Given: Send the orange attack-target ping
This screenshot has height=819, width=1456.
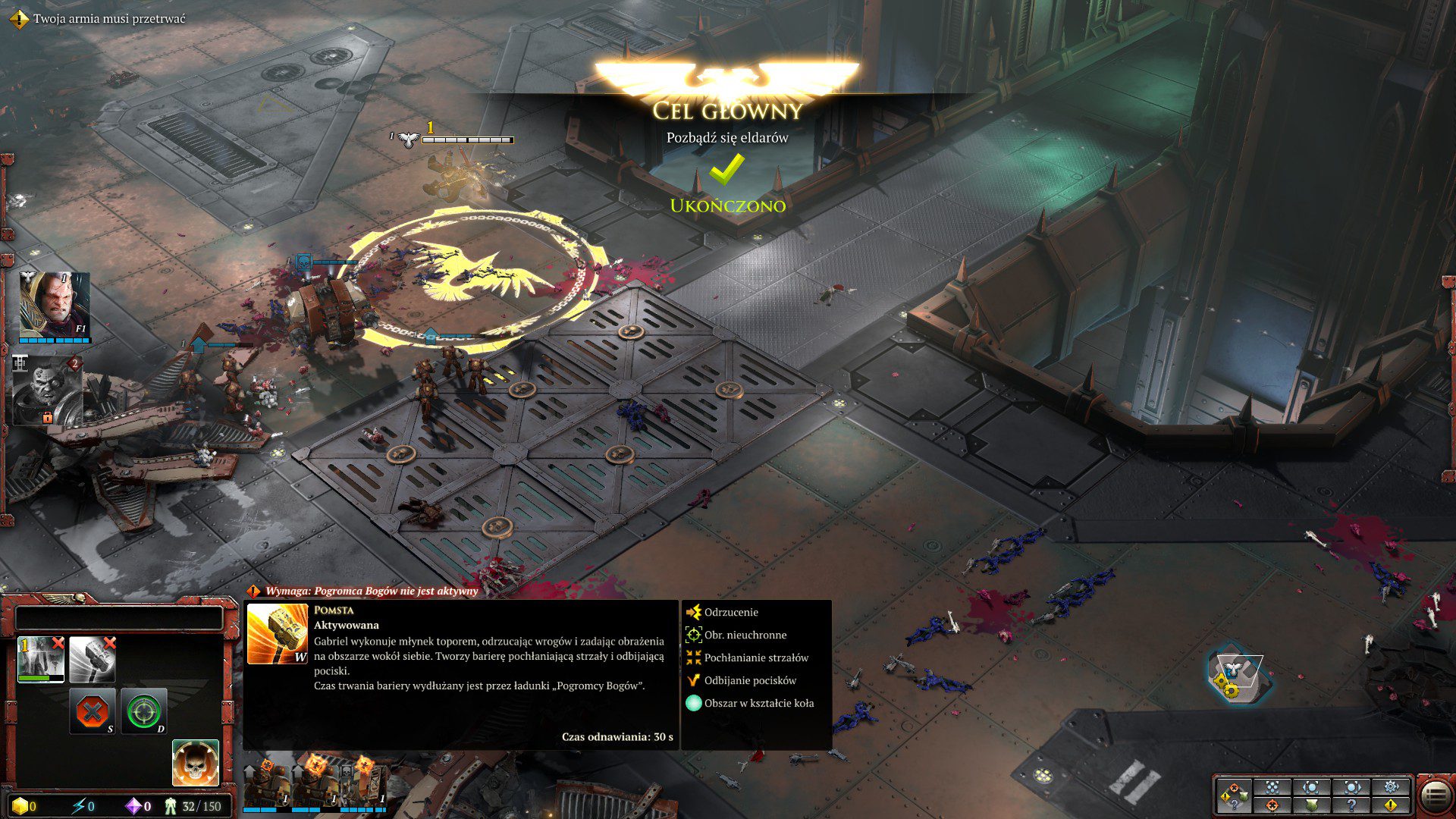Looking at the screenshot, I should (1272, 805).
